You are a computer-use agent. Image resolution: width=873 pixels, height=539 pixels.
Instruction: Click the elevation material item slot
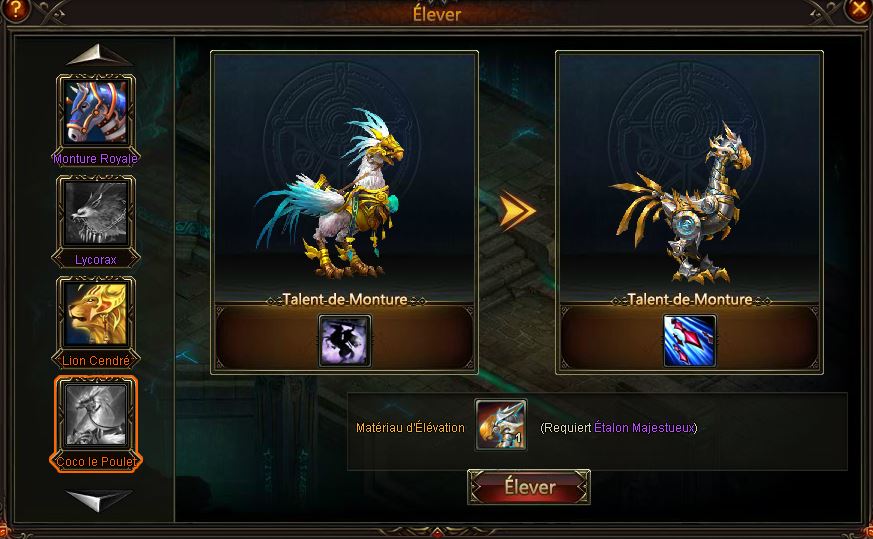coord(501,426)
